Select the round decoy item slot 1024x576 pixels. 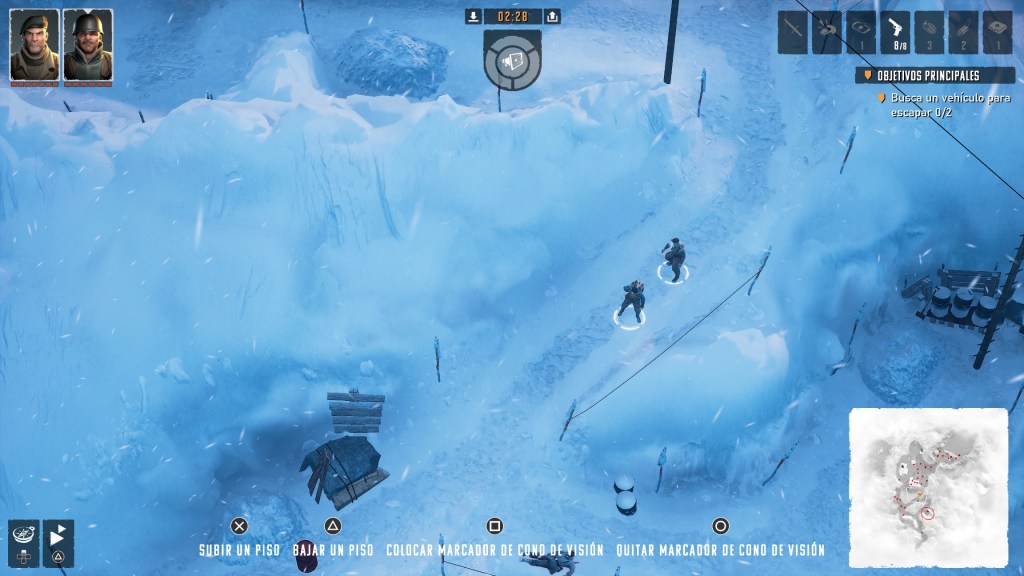[x=861, y=32]
